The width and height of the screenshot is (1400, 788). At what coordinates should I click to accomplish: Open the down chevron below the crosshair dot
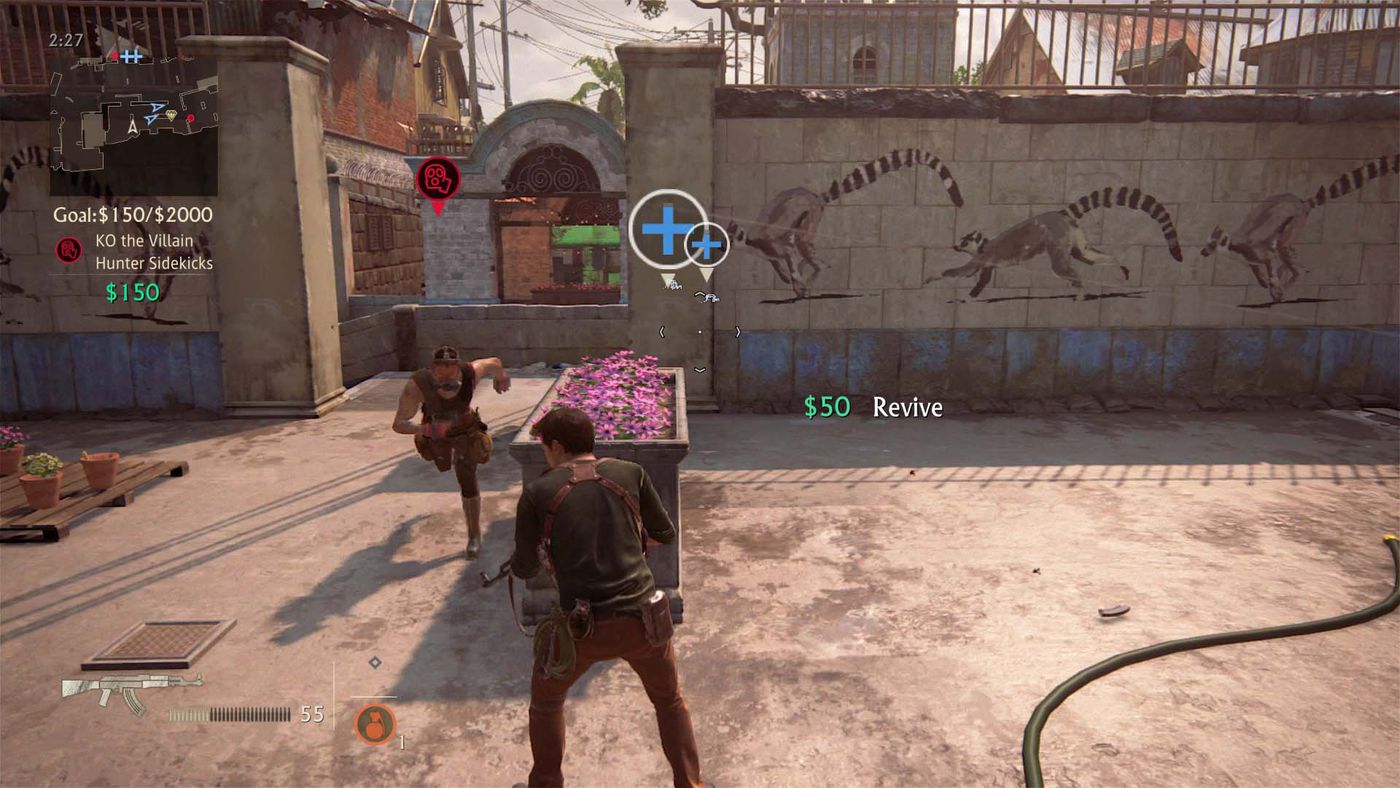pyautogui.click(x=700, y=370)
